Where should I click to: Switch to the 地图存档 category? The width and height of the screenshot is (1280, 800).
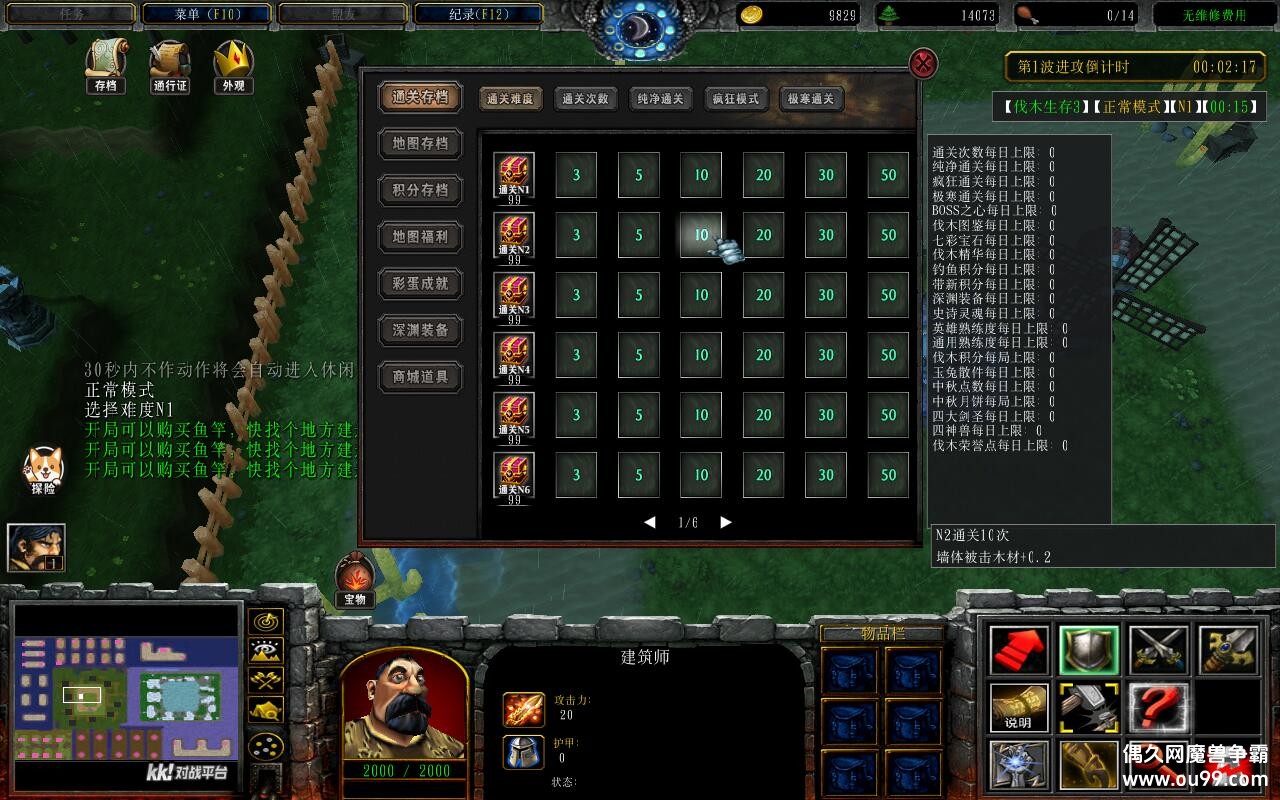[x=420, y=143]
